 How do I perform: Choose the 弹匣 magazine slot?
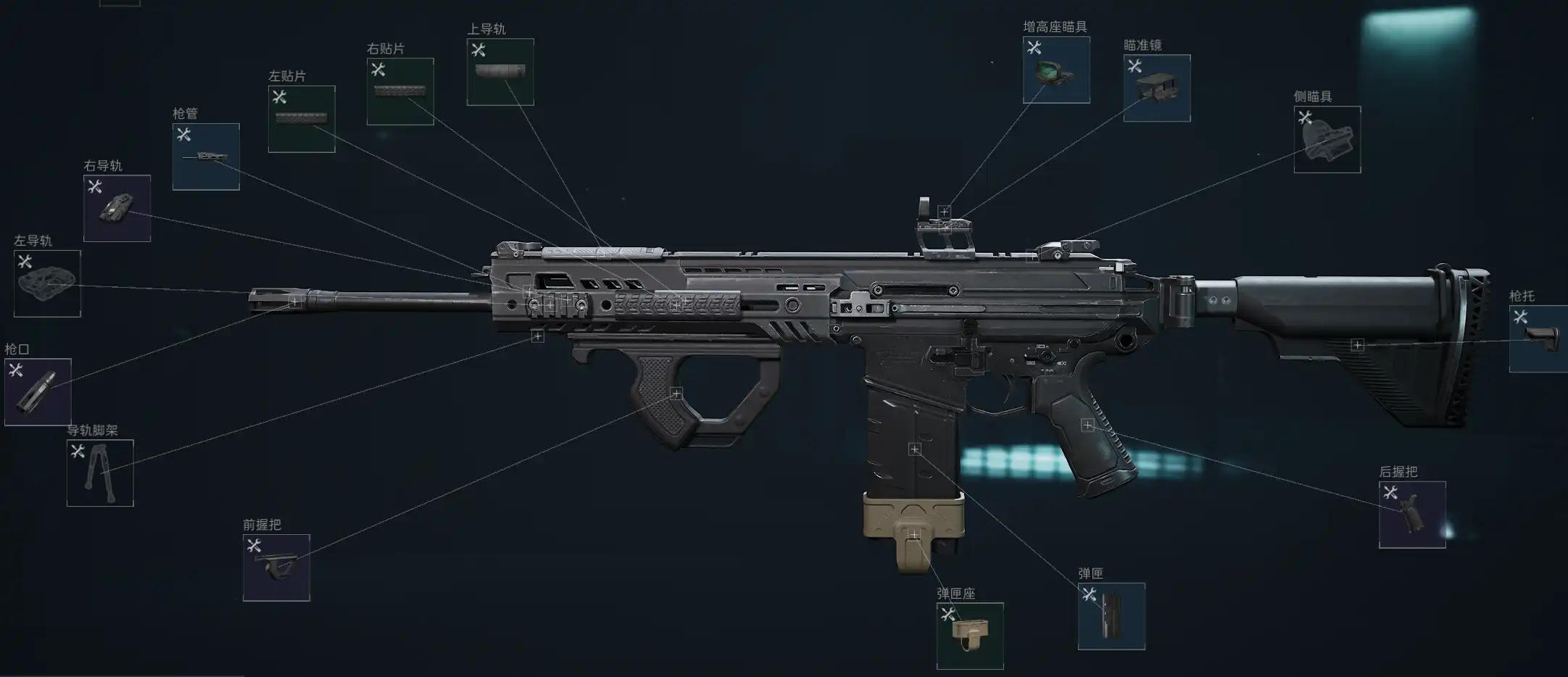click(x=1111, y=616)
